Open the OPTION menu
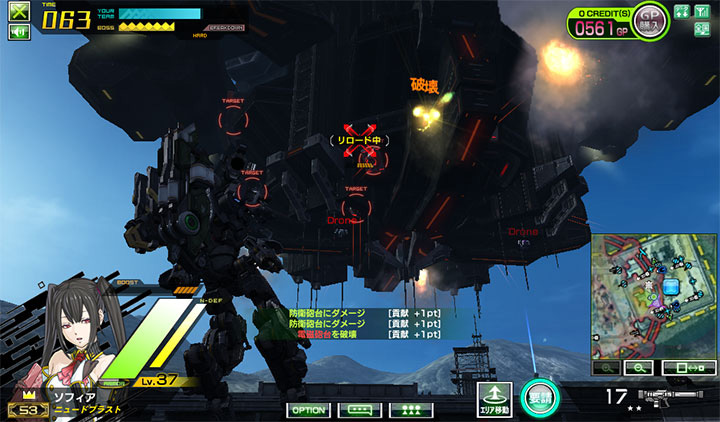Viewport: 720px width, 422px height. (x=309, y=410)
